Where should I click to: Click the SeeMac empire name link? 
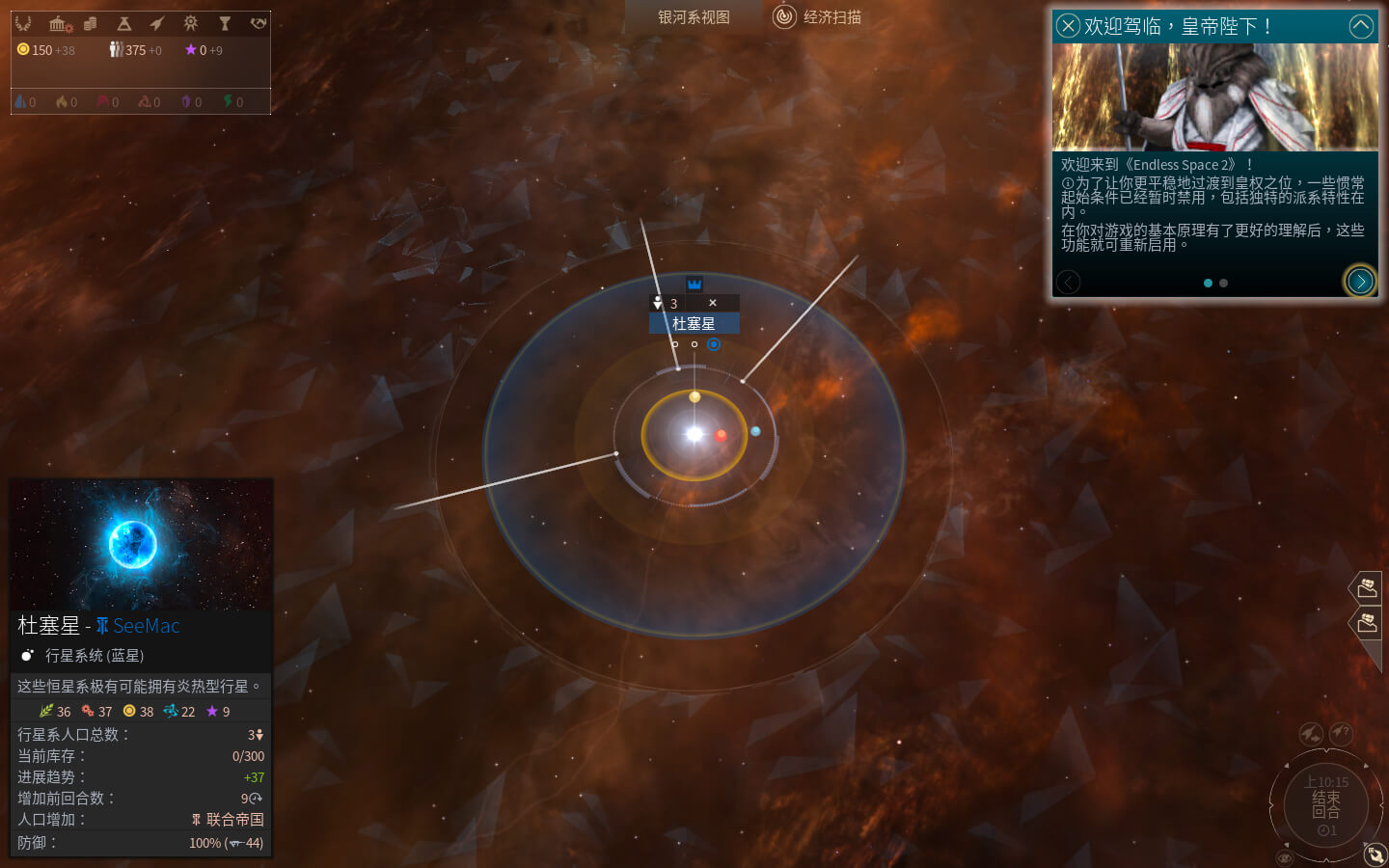[x=146, y=626]
